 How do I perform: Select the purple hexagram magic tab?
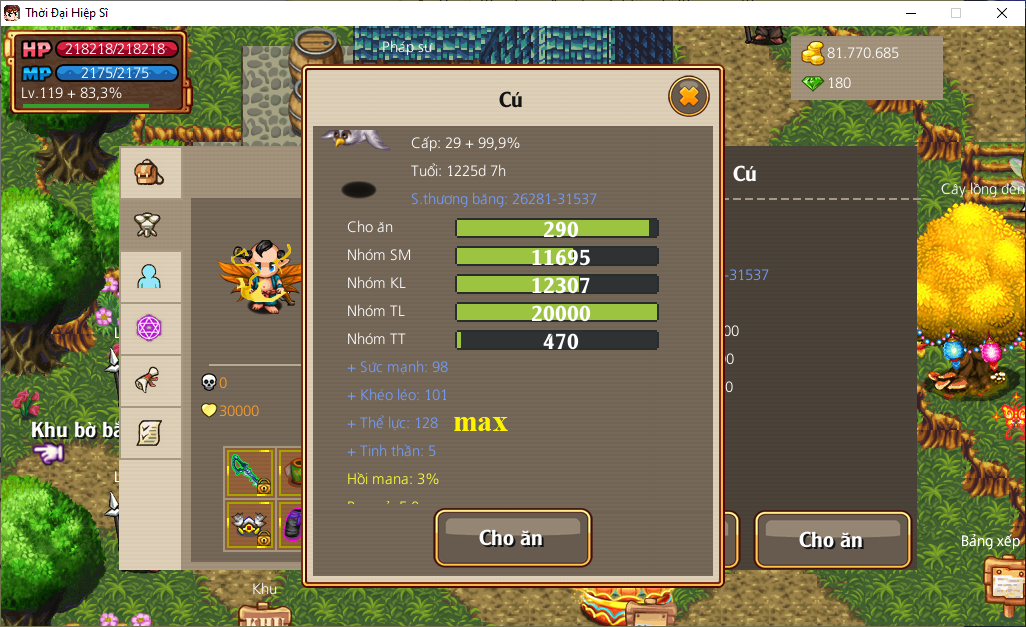(150, 329)
